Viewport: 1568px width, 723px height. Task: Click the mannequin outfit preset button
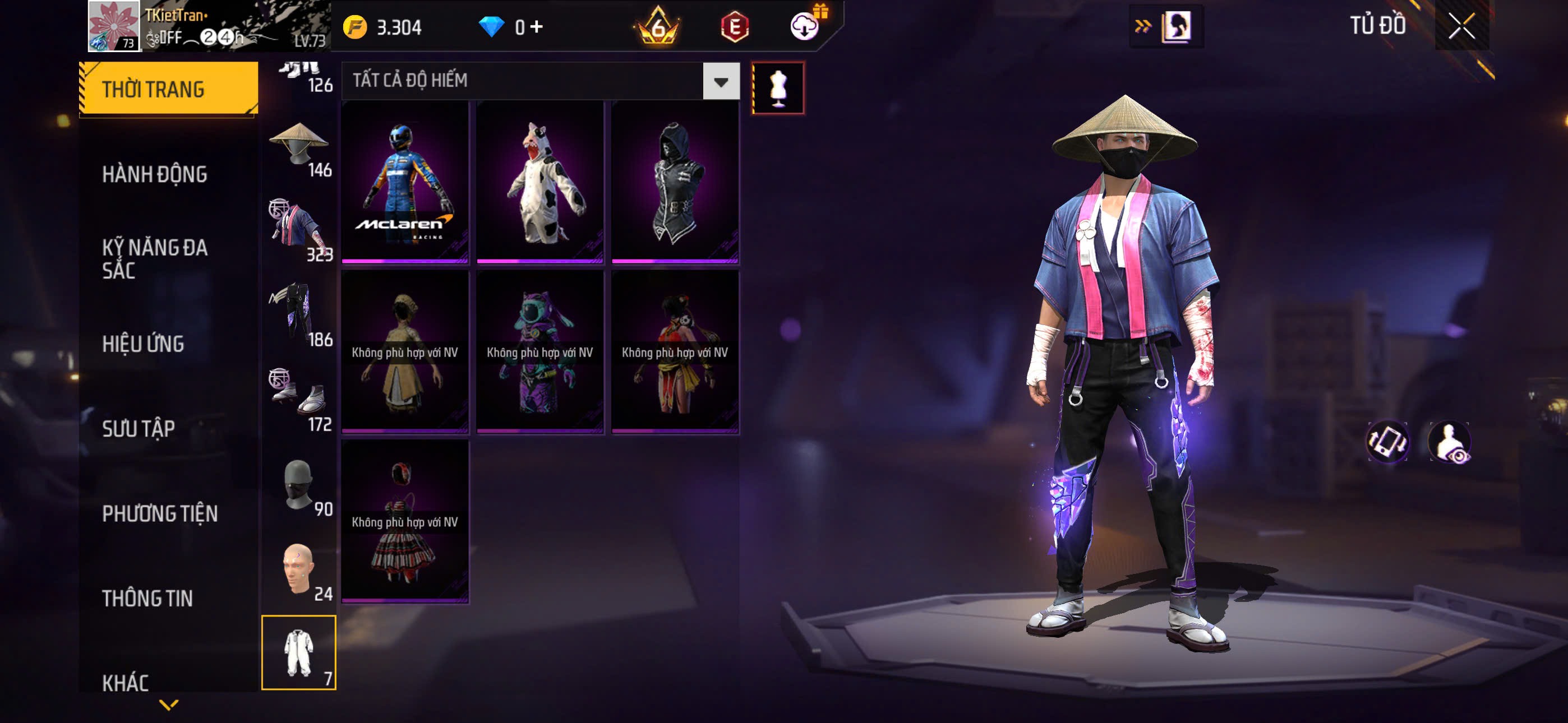pyautogui.click(x=778, y=87)
